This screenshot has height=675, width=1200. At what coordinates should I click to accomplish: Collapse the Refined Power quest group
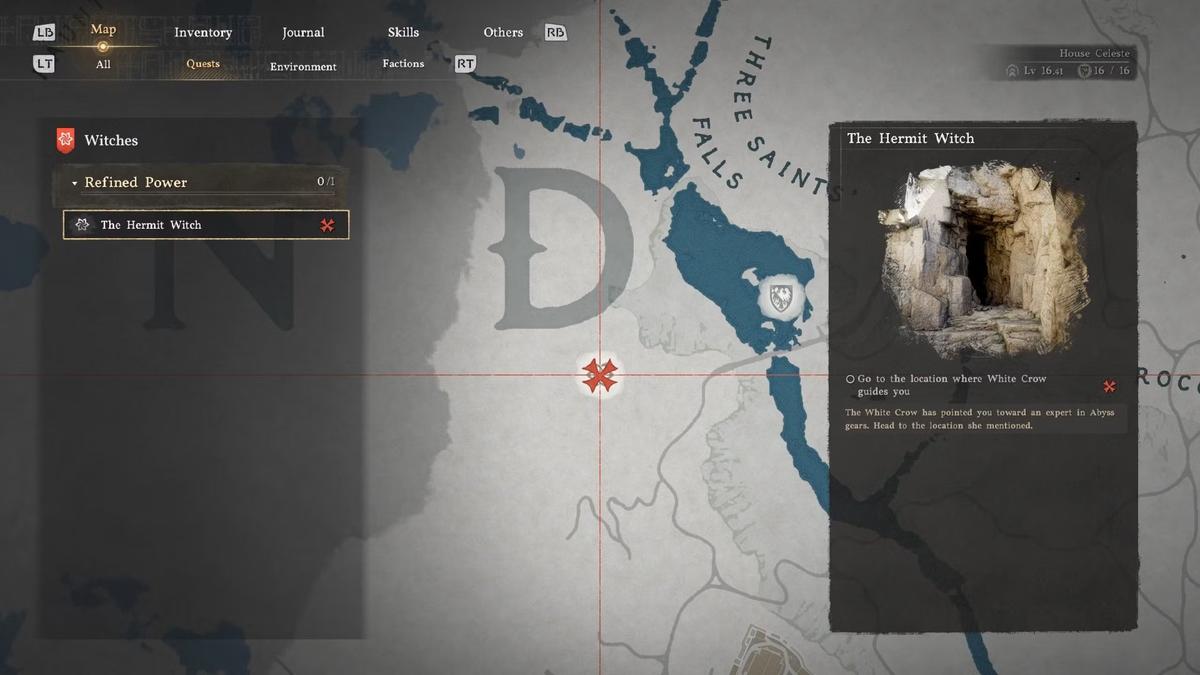click(75, 183)
